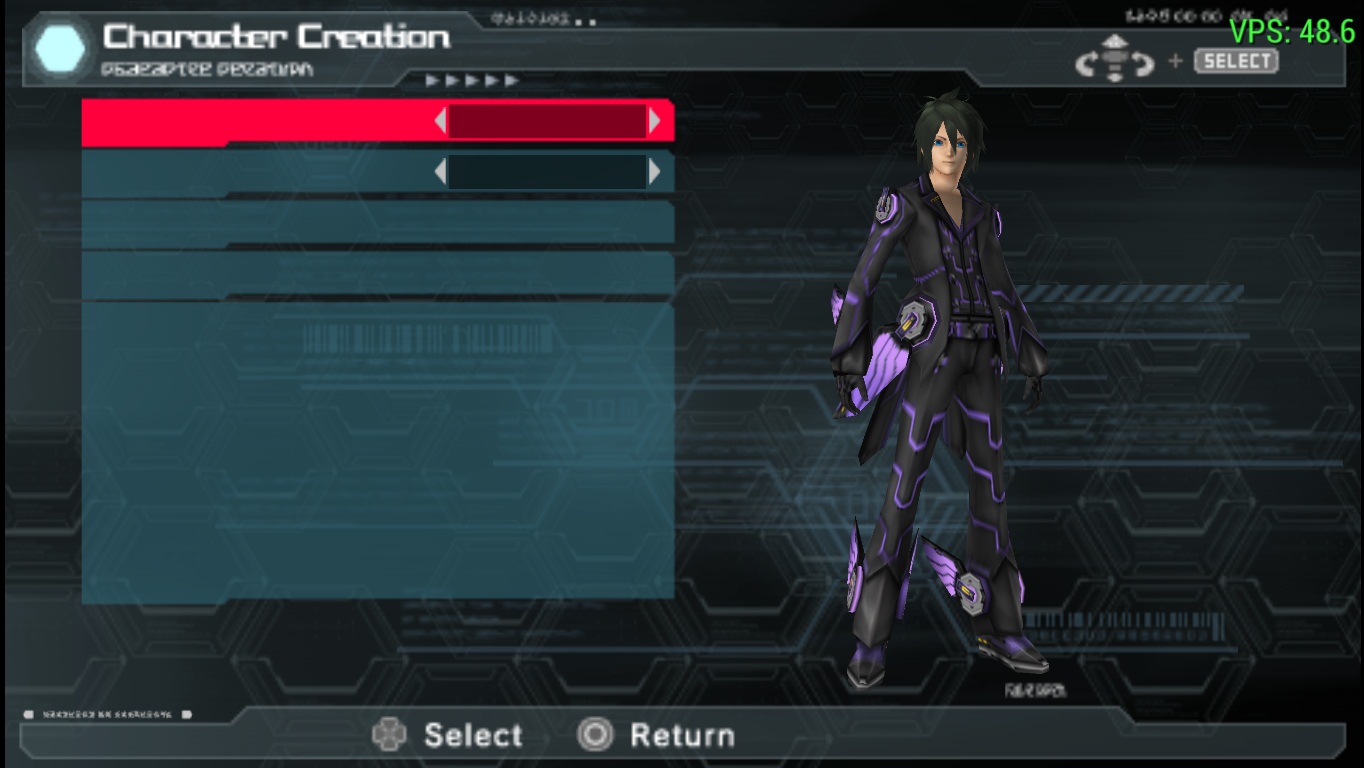Click the left arrow on the teal stepper row

[440, 172]
